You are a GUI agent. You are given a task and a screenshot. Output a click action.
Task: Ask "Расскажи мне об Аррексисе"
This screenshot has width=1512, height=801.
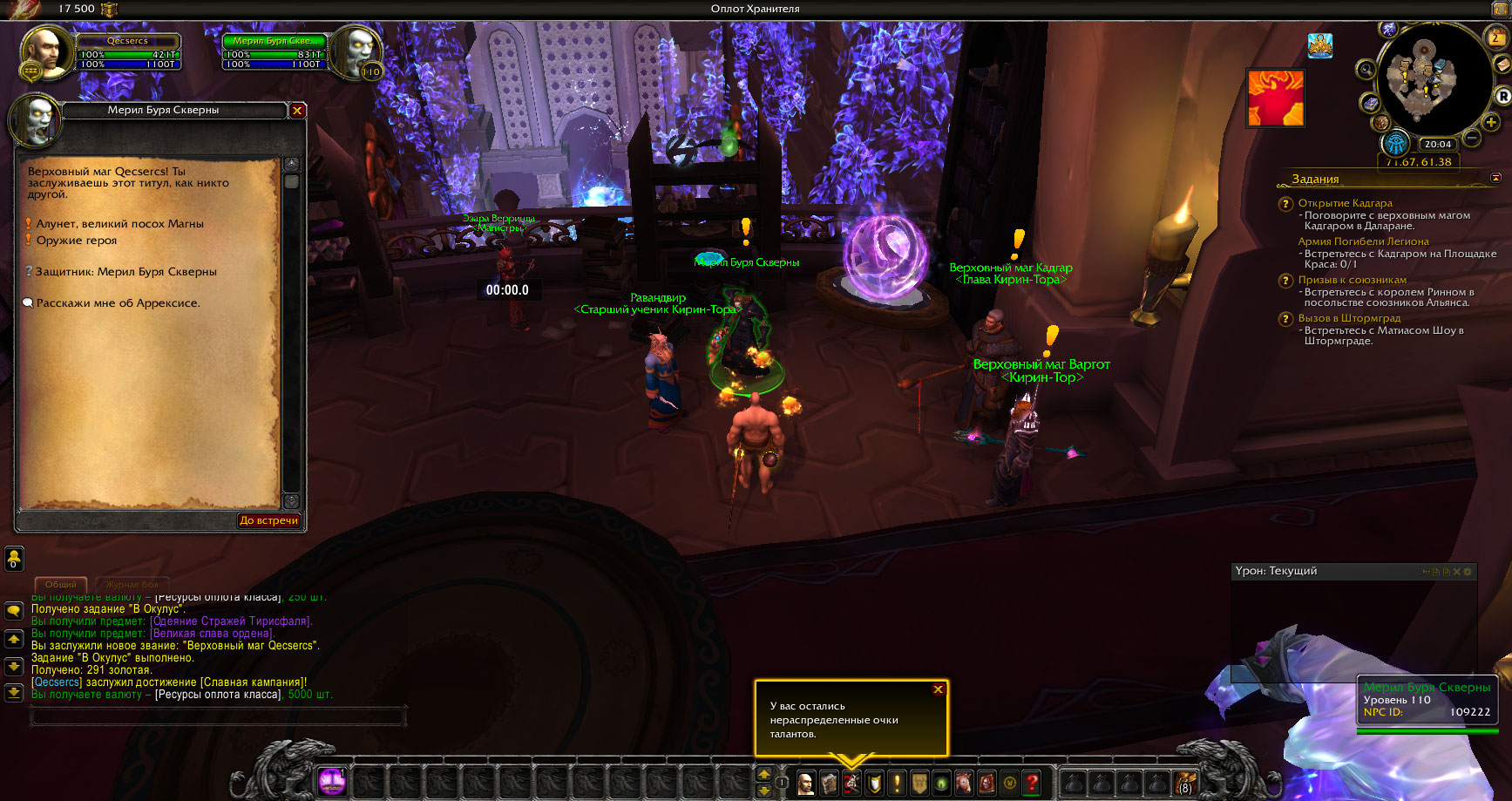118,303
